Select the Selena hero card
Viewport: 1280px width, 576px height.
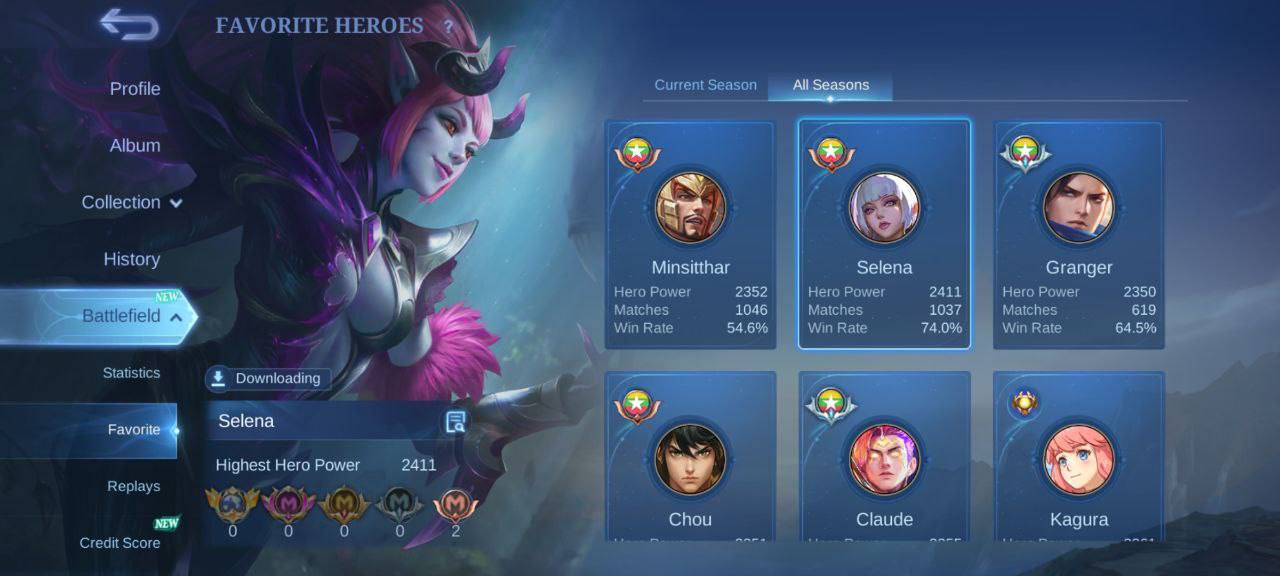pos(884,235)
